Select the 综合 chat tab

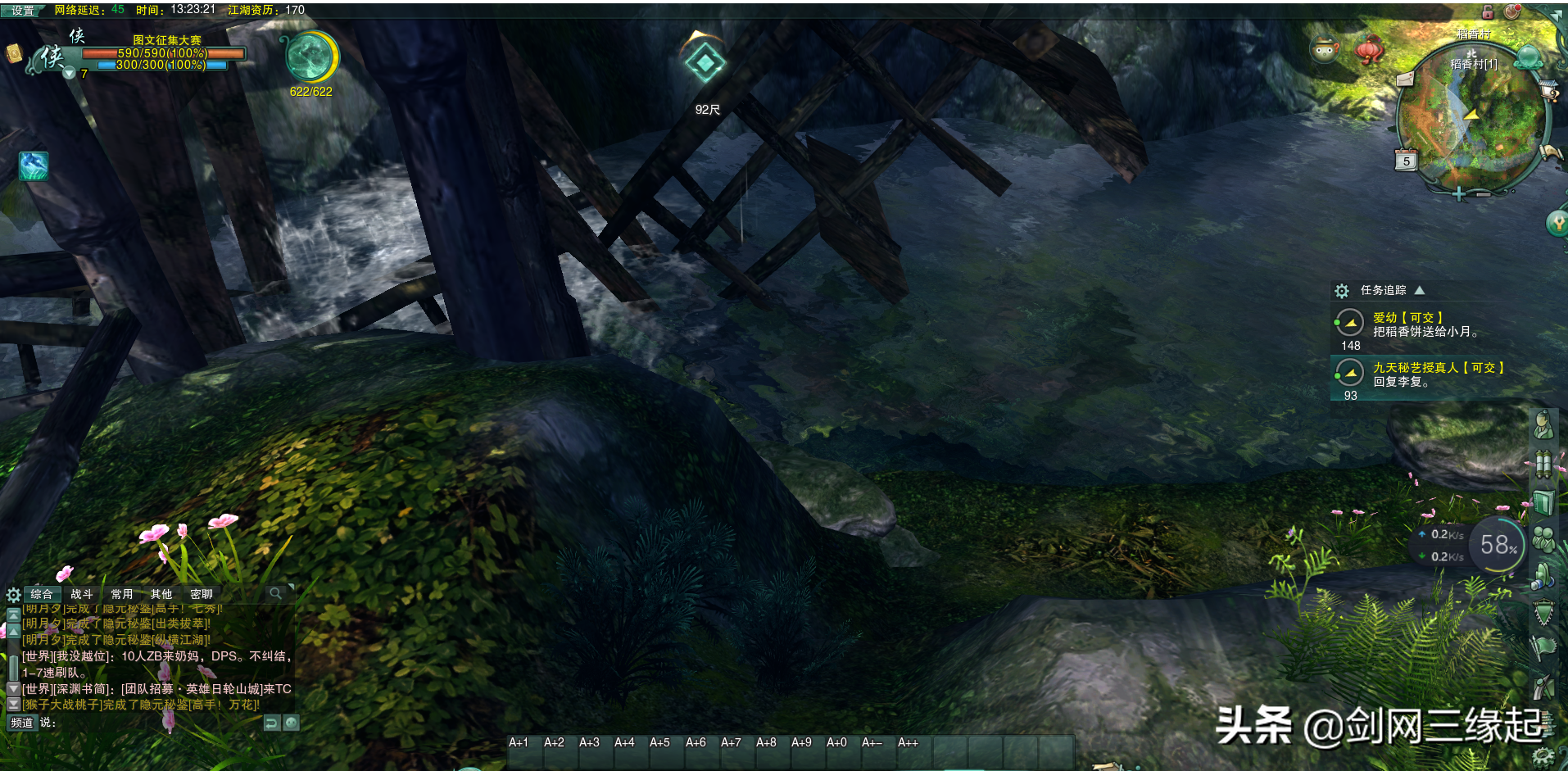pos(42,594)
